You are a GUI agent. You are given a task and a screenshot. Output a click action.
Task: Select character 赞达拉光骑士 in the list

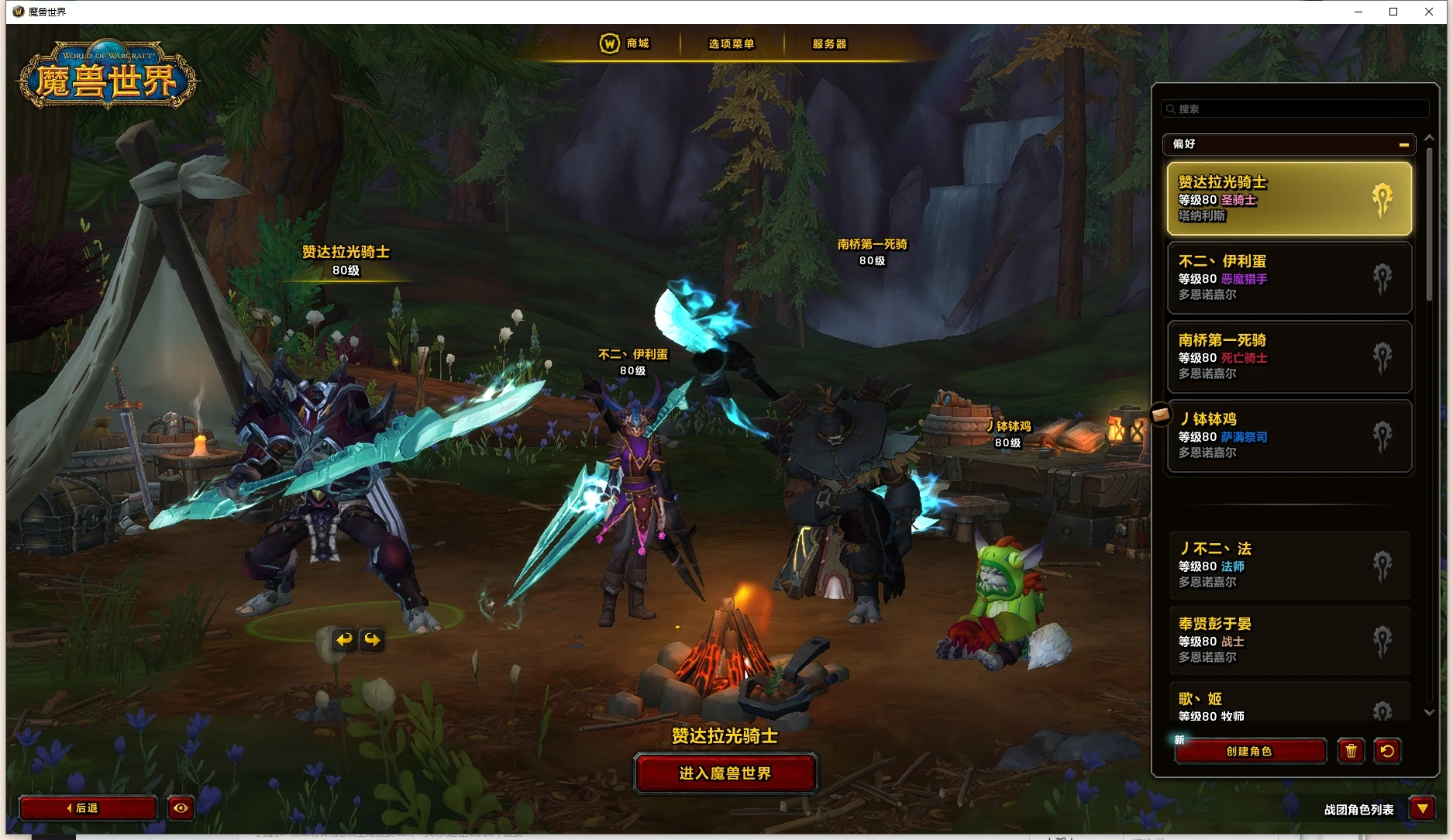1288,198
